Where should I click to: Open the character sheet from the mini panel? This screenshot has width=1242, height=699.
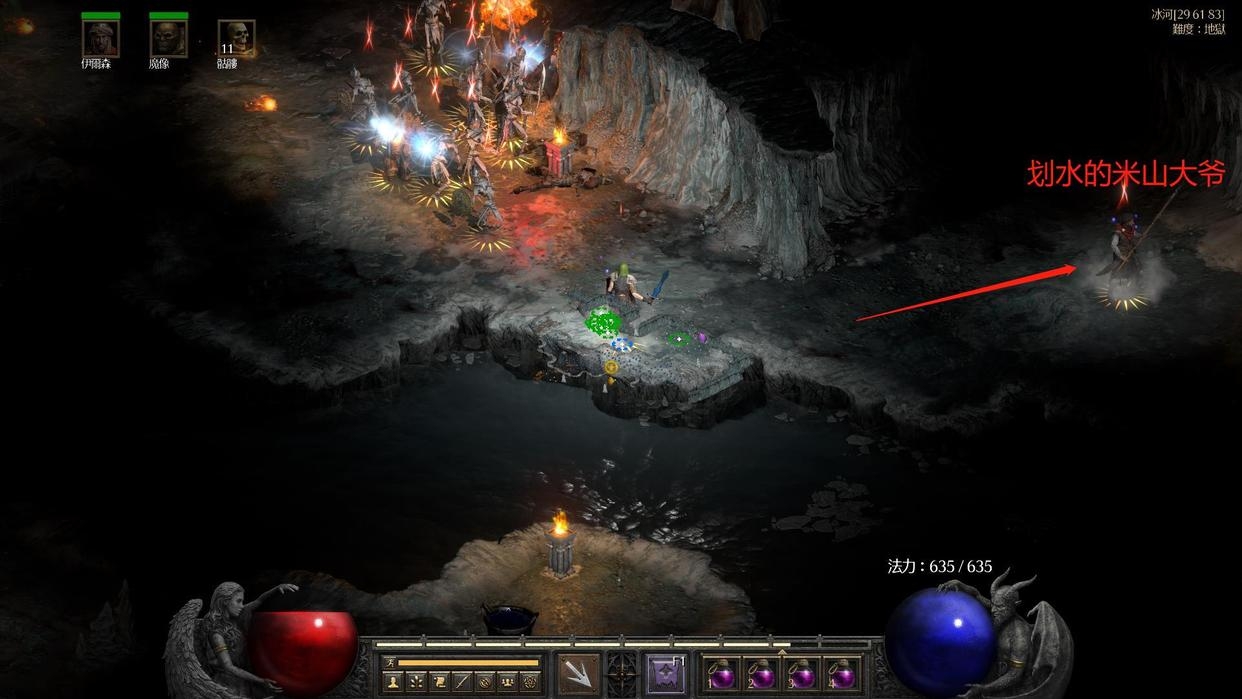point(392,682)
